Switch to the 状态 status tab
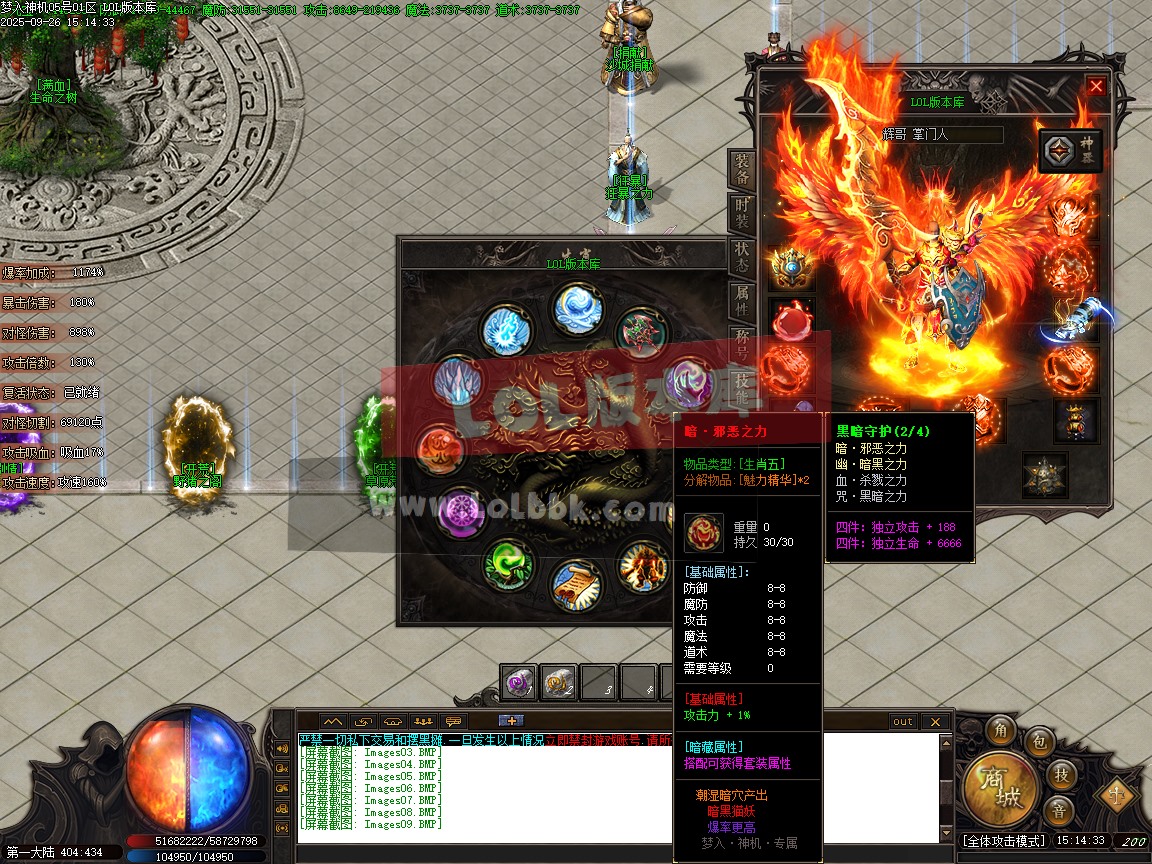The height and width of the screenshot is (864, 1152). pyautogui.click(x=742, y=257)
